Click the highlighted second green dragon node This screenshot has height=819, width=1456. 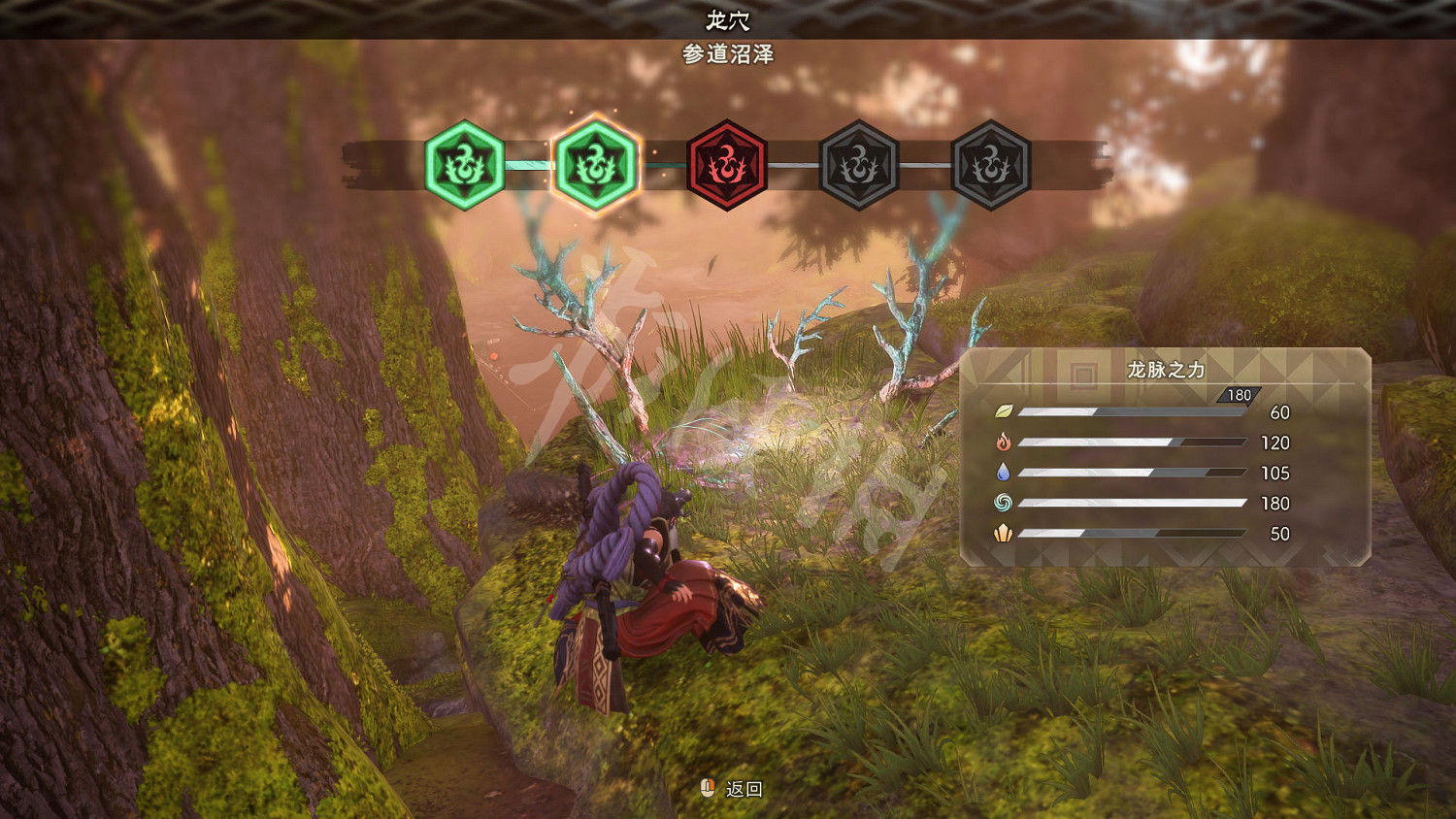(x=594, y=165)
